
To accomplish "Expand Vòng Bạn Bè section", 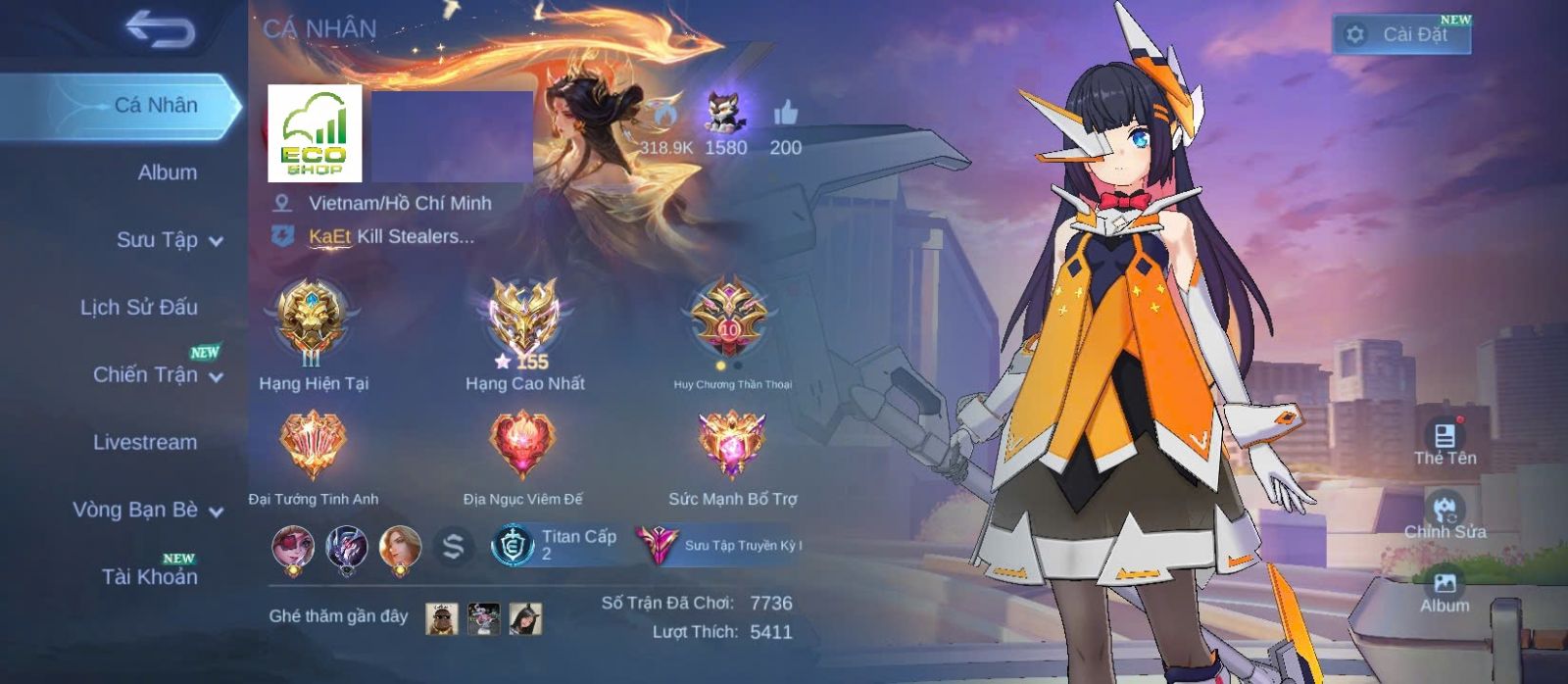I will 147,510.
